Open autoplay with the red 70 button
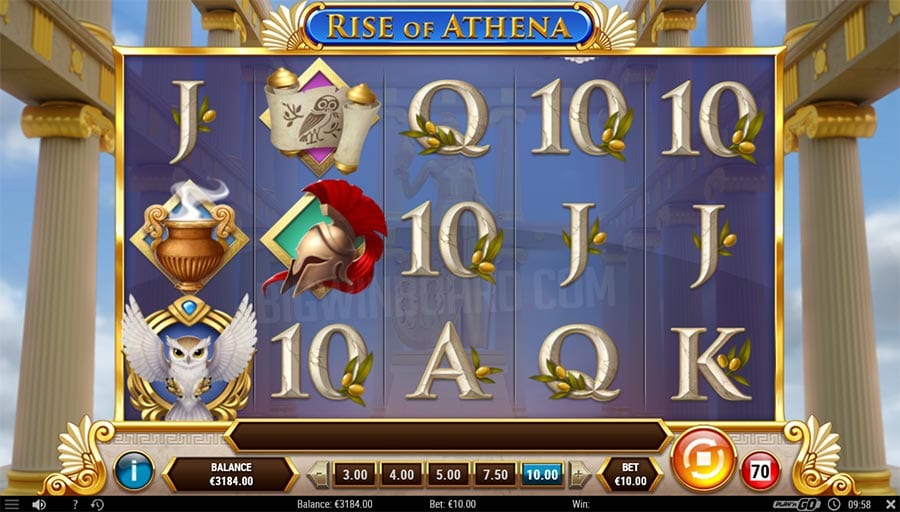Screen dimensions: 900x512 point(759,470)
